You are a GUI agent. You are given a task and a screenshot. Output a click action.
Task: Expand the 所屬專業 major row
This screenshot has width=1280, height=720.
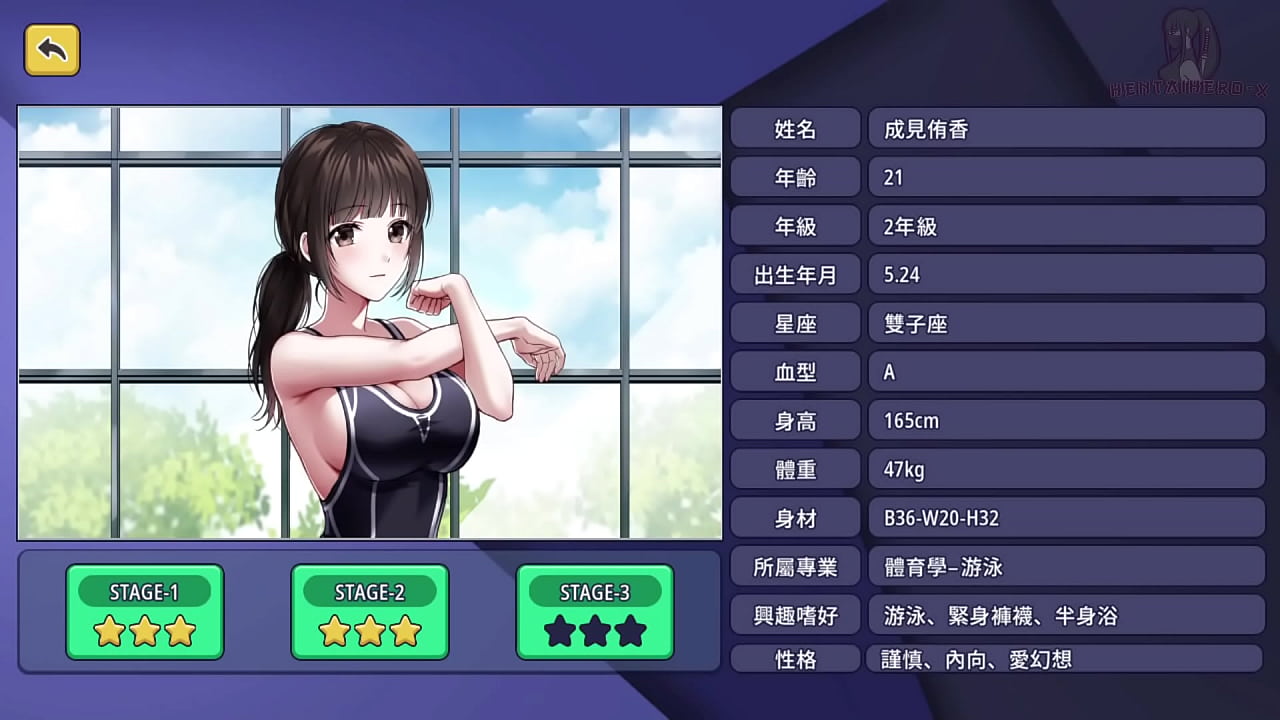pyautogui.click(x=796, y=567)
